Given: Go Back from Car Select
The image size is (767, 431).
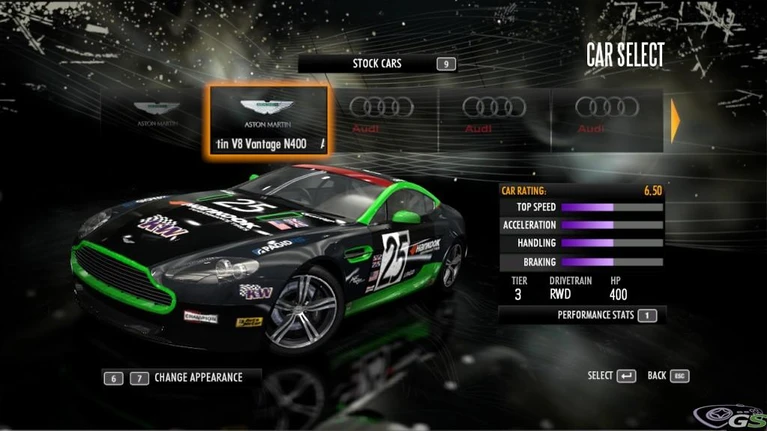Looking at the screenshot, I should (668, 376).
